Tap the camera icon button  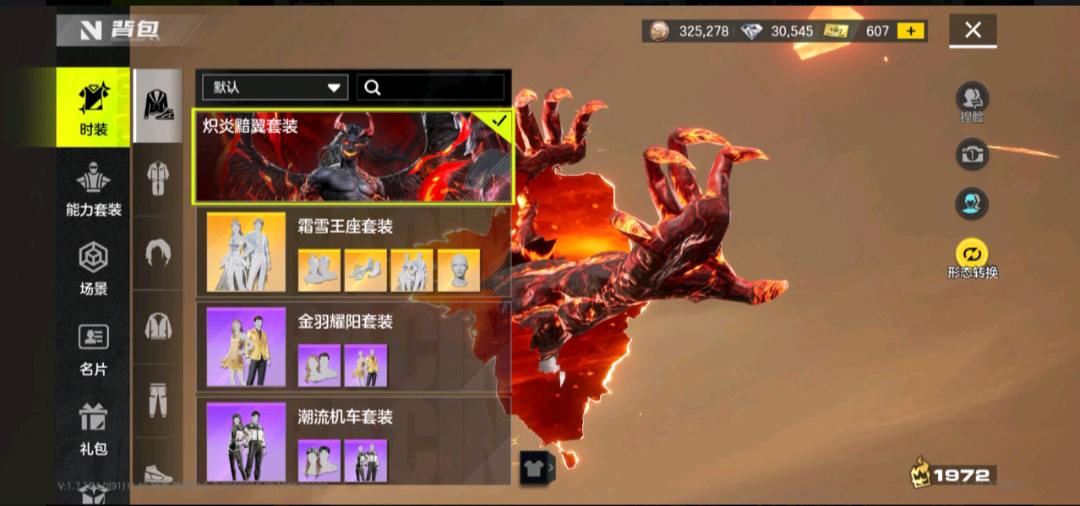click(972, 153)
